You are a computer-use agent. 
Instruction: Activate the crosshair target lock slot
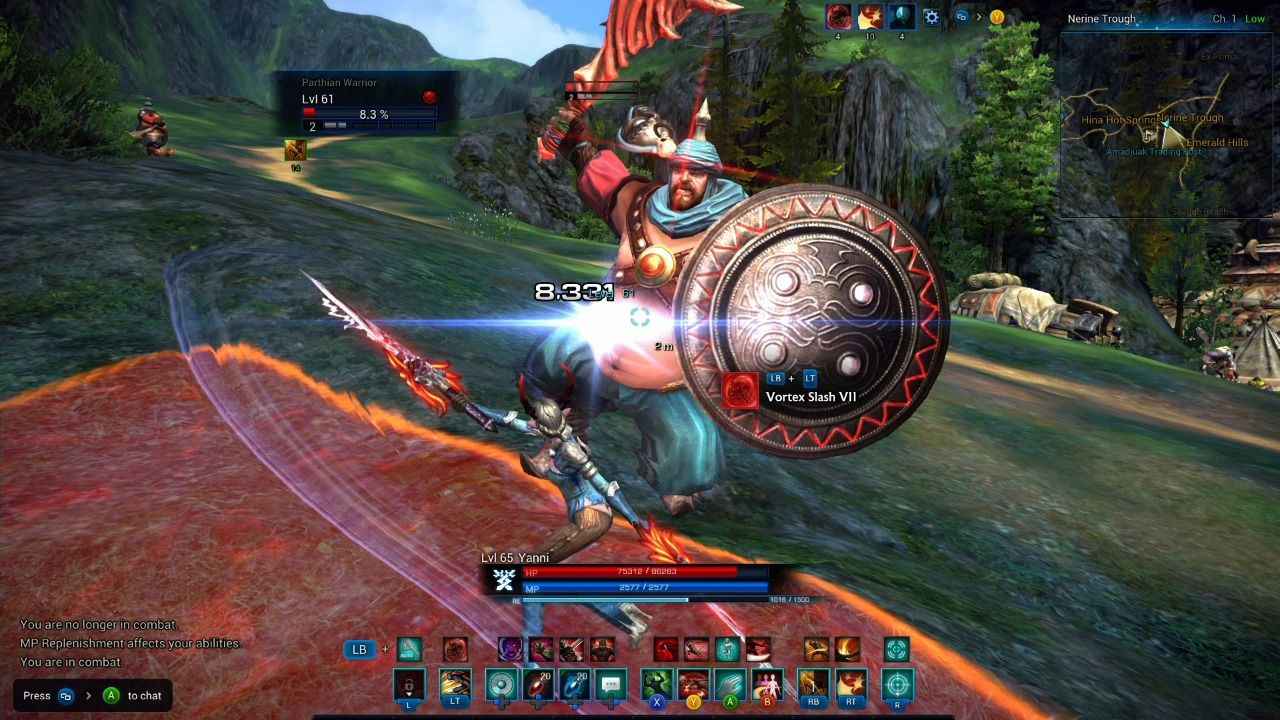point(898,685)
